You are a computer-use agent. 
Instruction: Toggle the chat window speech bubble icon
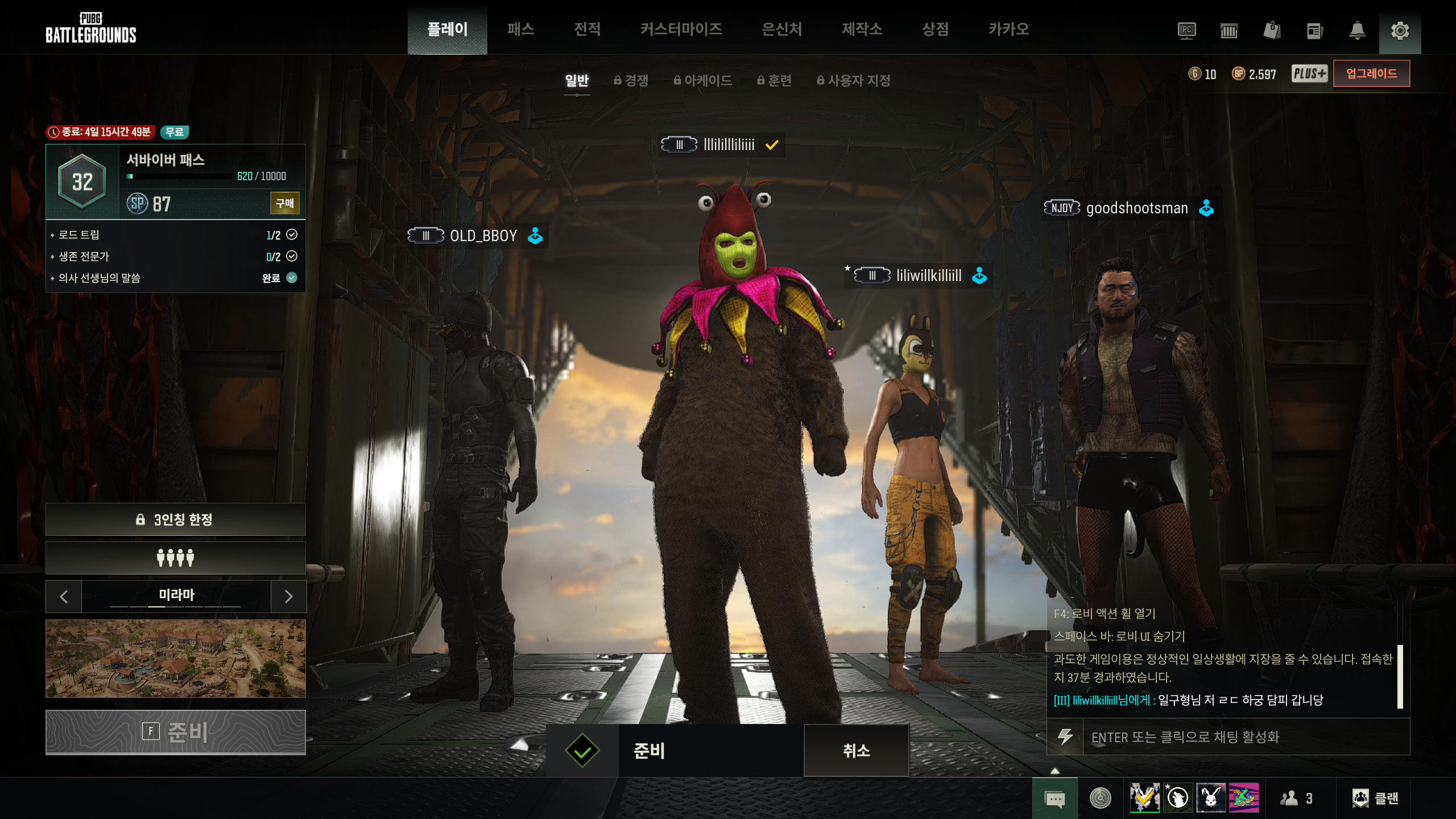pyautogui.click(x=1055, y=799)
